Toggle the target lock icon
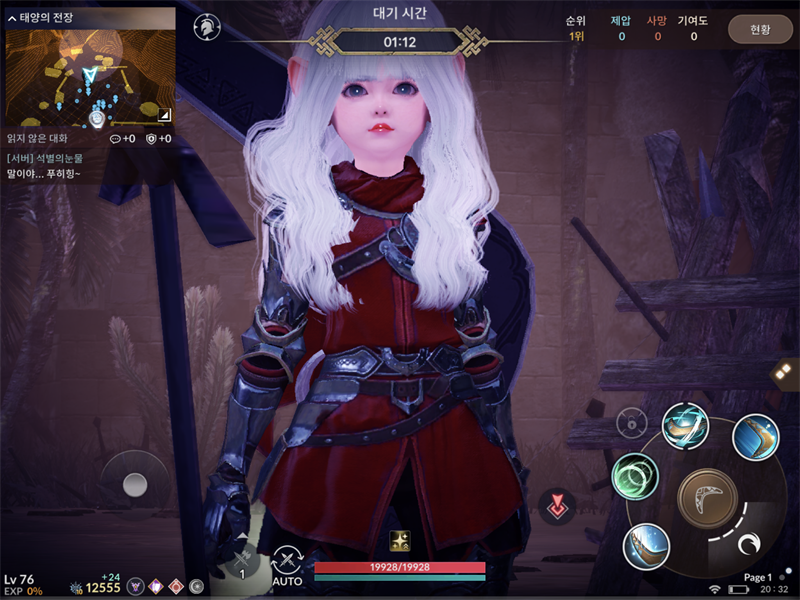Screen dimensions: 800x600 (x=631, y=424)
